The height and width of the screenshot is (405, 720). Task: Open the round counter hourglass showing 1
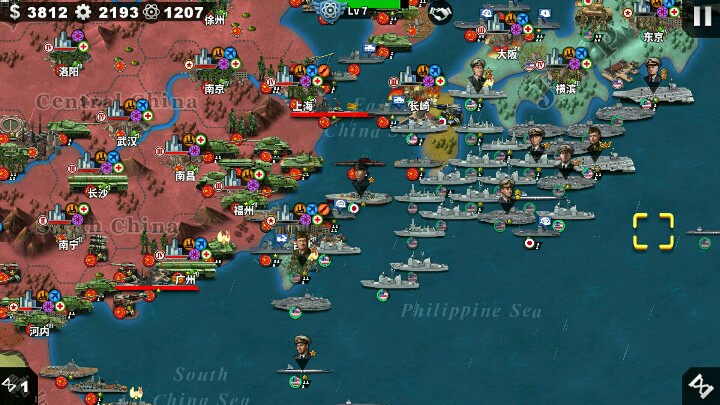click(17, 385)
